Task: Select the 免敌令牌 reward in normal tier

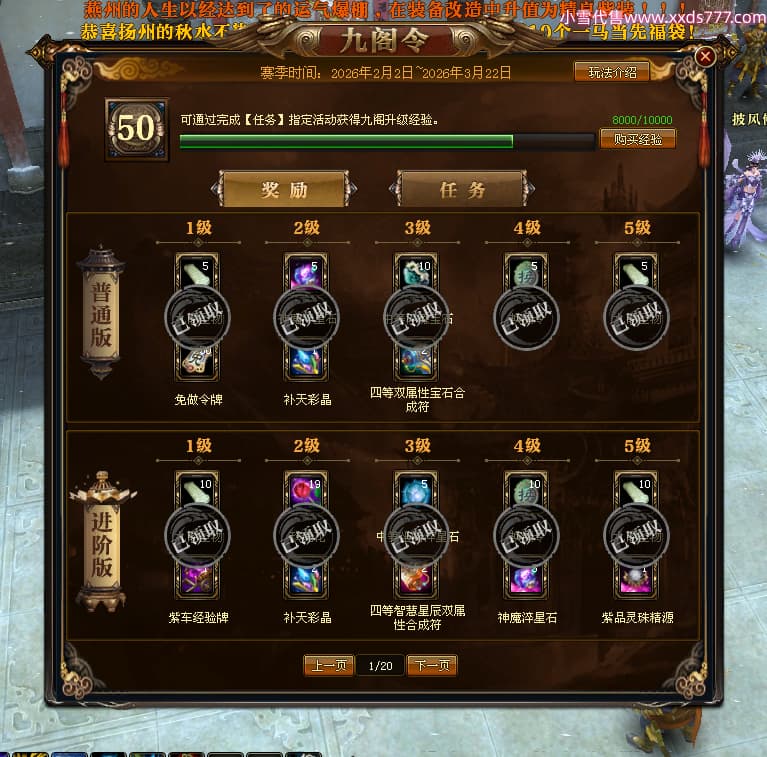Action: pyautogui.click(x=197, y=361)
